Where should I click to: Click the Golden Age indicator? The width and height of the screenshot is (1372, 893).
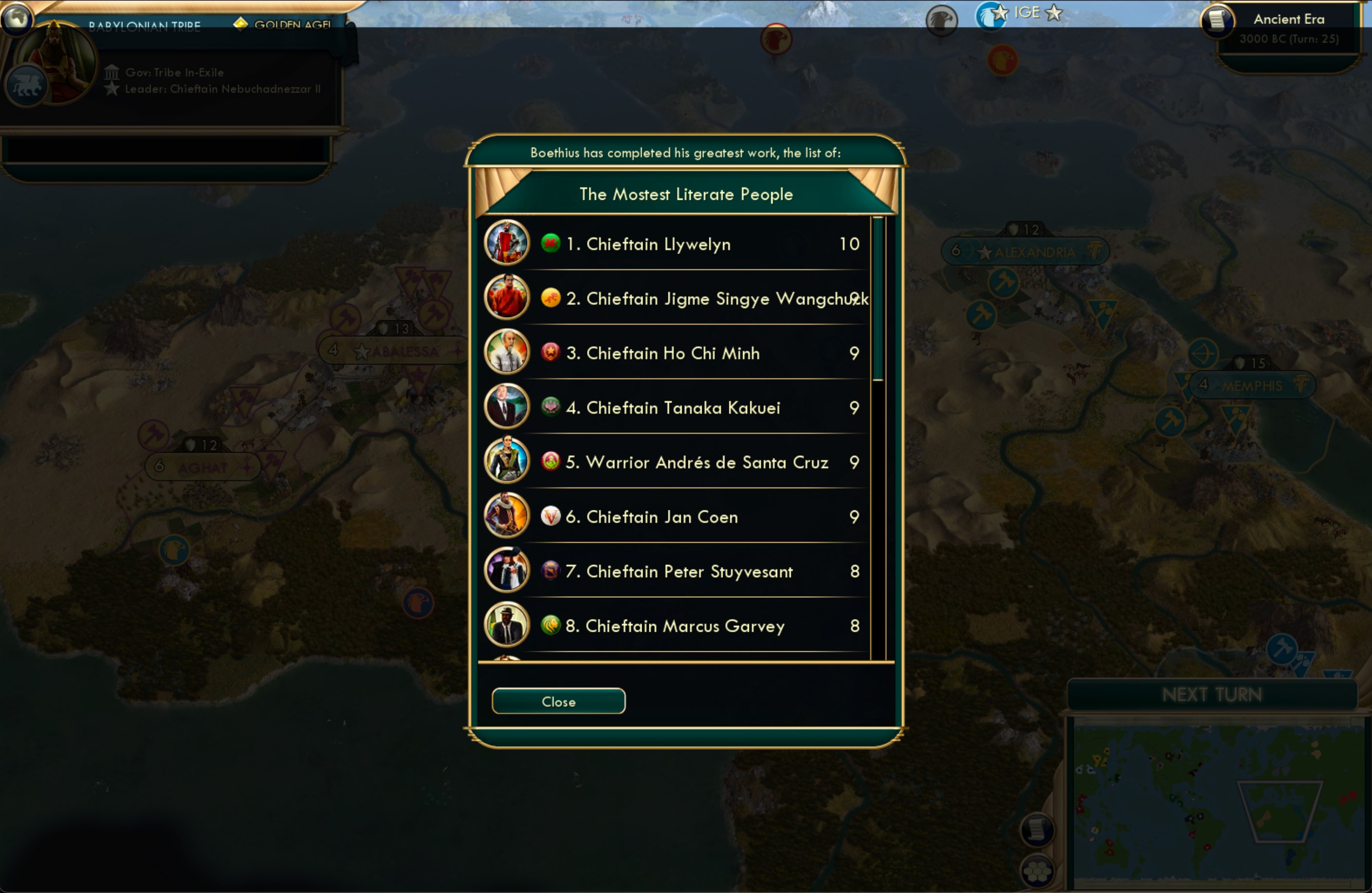point(241,25)
